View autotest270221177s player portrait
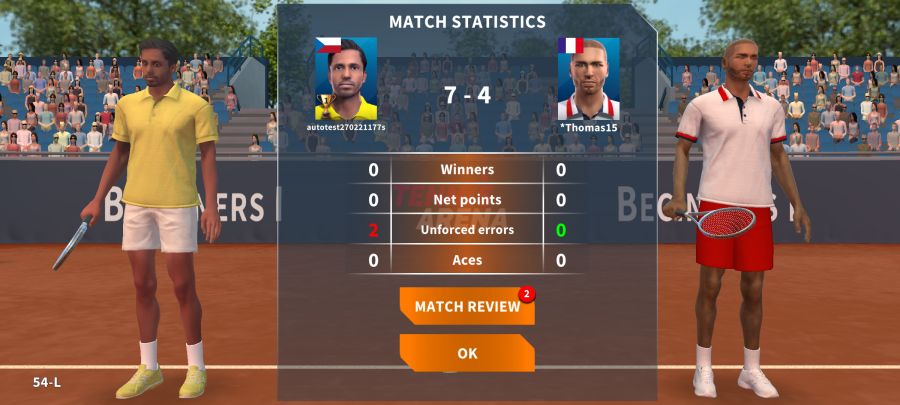 click(346, 79)
